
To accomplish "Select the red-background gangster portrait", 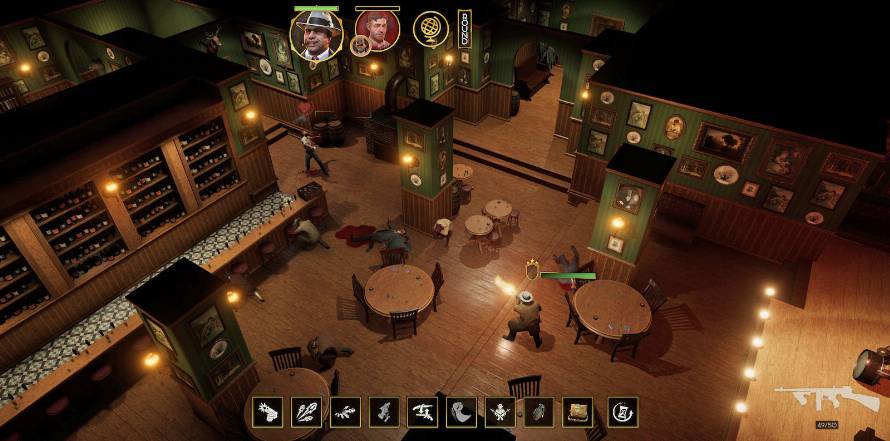I will pyautogui.click(x=378, y=29).
